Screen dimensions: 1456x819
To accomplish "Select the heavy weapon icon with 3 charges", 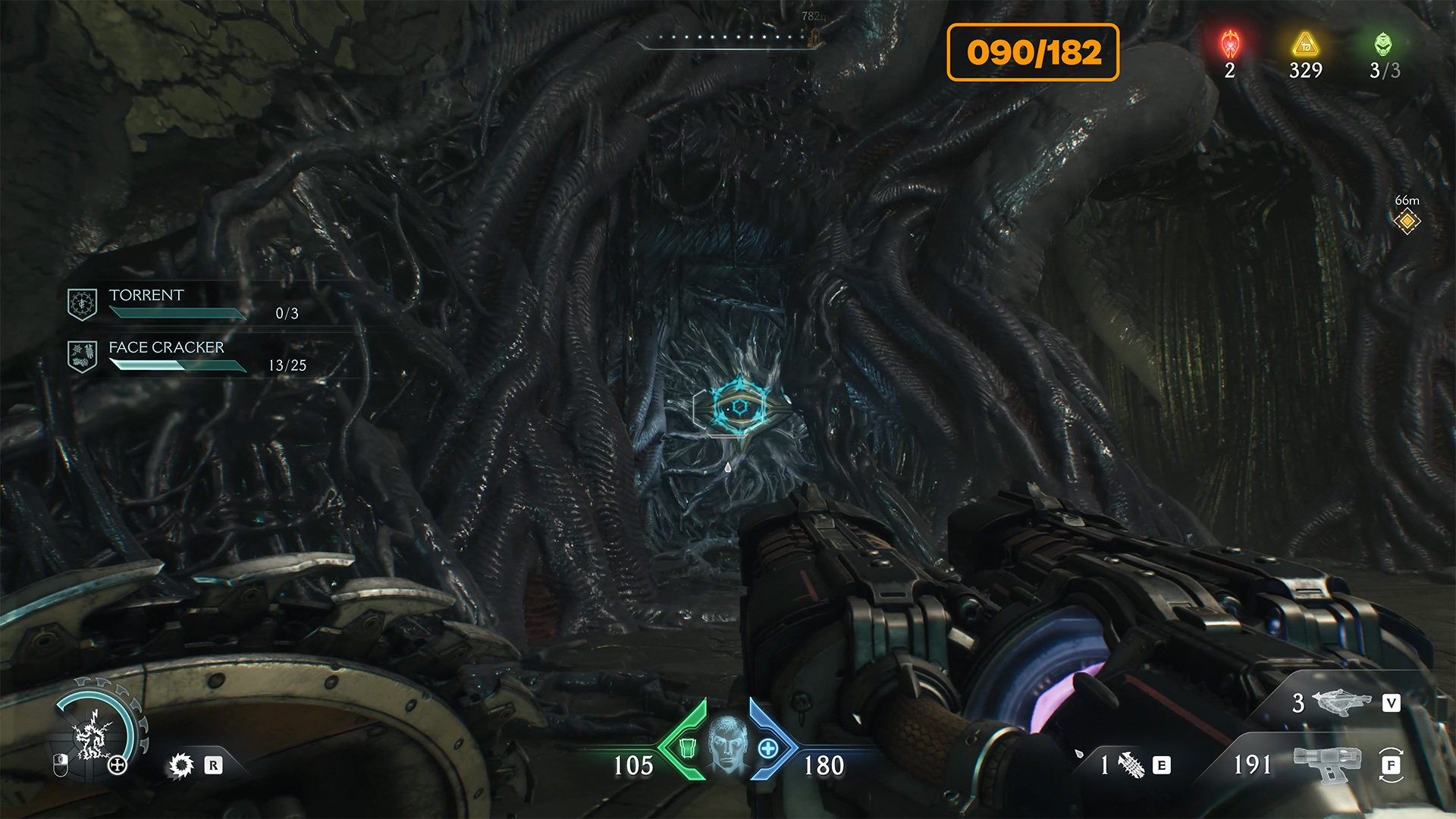I will 1341,703.
